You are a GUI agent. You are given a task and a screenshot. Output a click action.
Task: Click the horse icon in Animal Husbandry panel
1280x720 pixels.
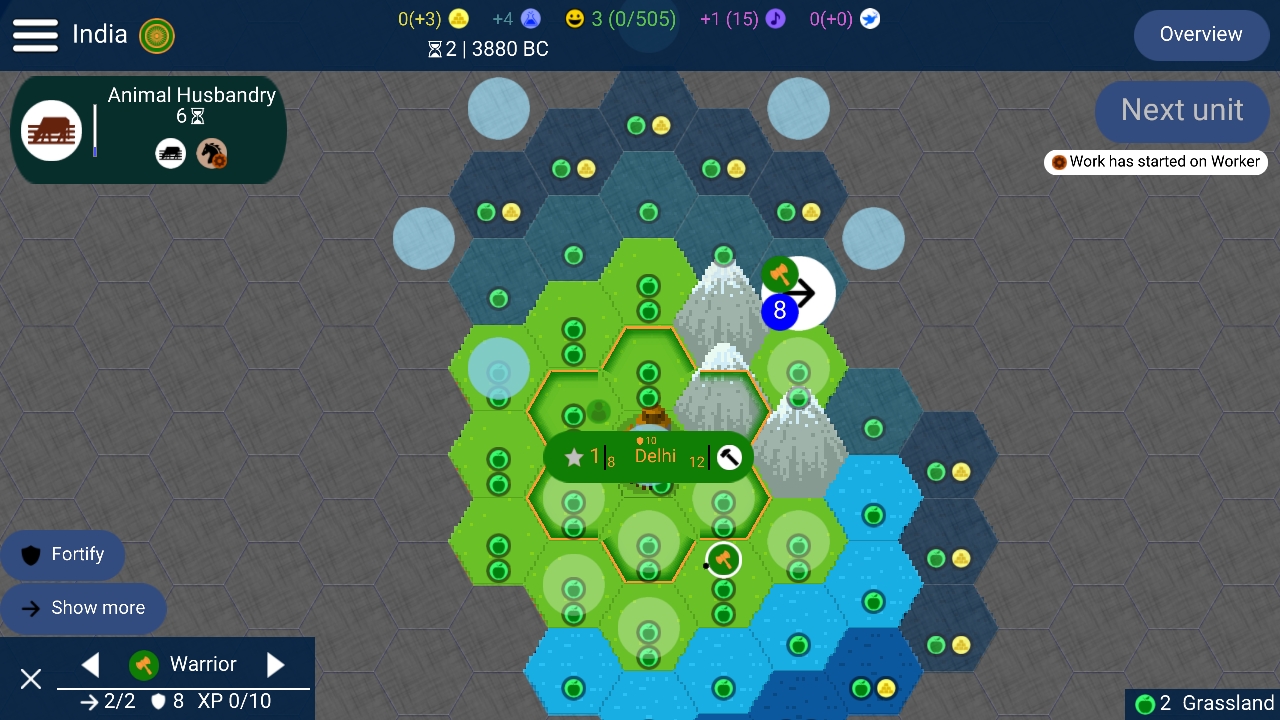tap(211, 153)
